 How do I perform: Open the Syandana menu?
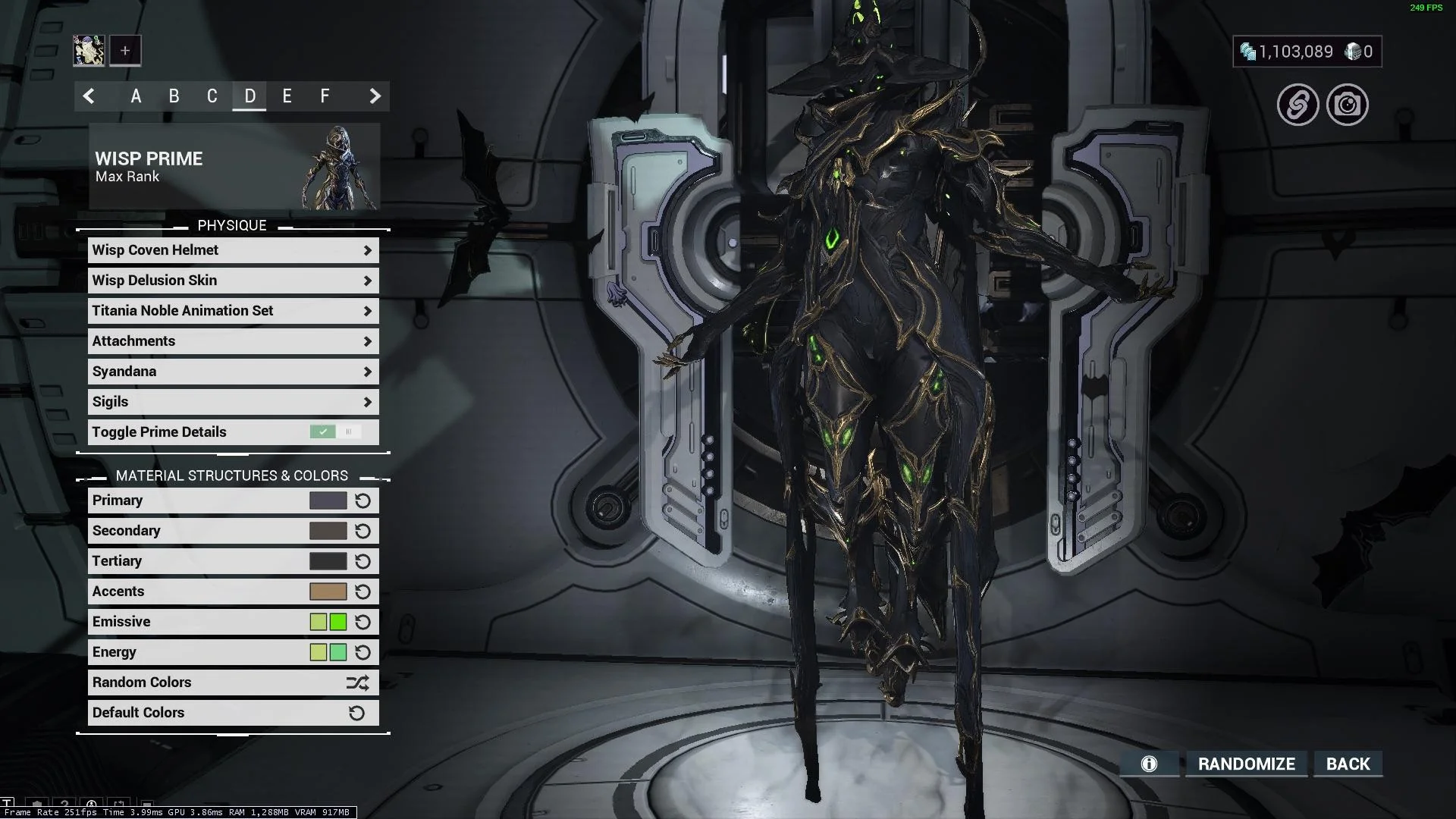[x=233, y=372]
